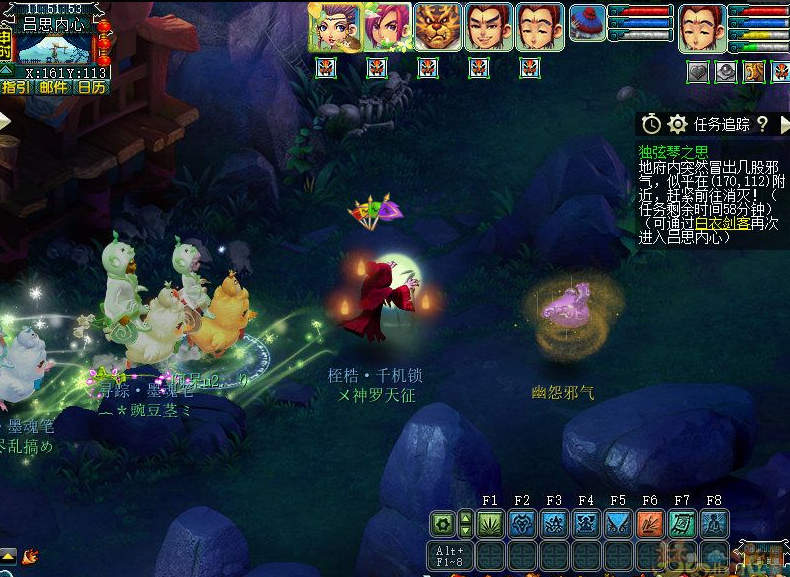Use the F5 blue wings skill
790x577 pixels.
point(618,523)
